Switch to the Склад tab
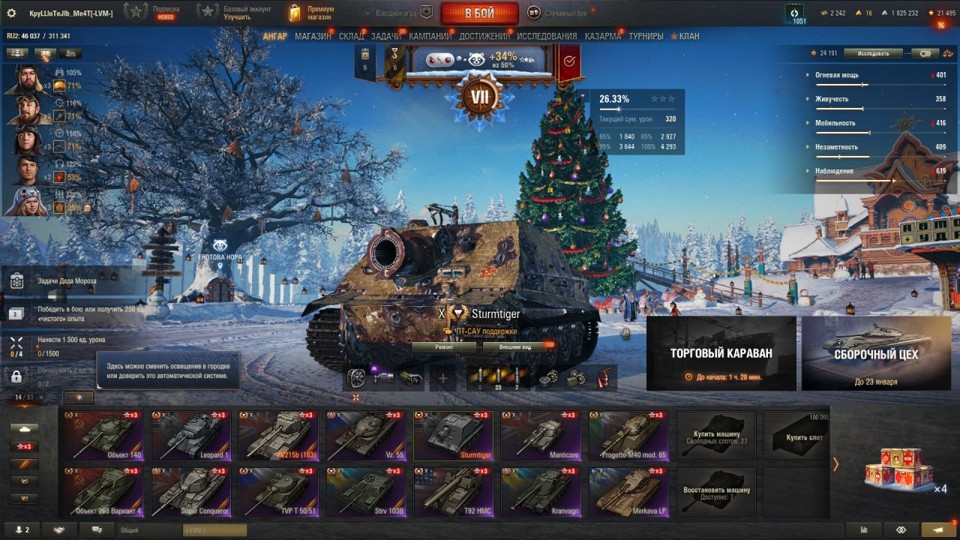The height and width of the screenshot is (540, 960). point(351,37)
